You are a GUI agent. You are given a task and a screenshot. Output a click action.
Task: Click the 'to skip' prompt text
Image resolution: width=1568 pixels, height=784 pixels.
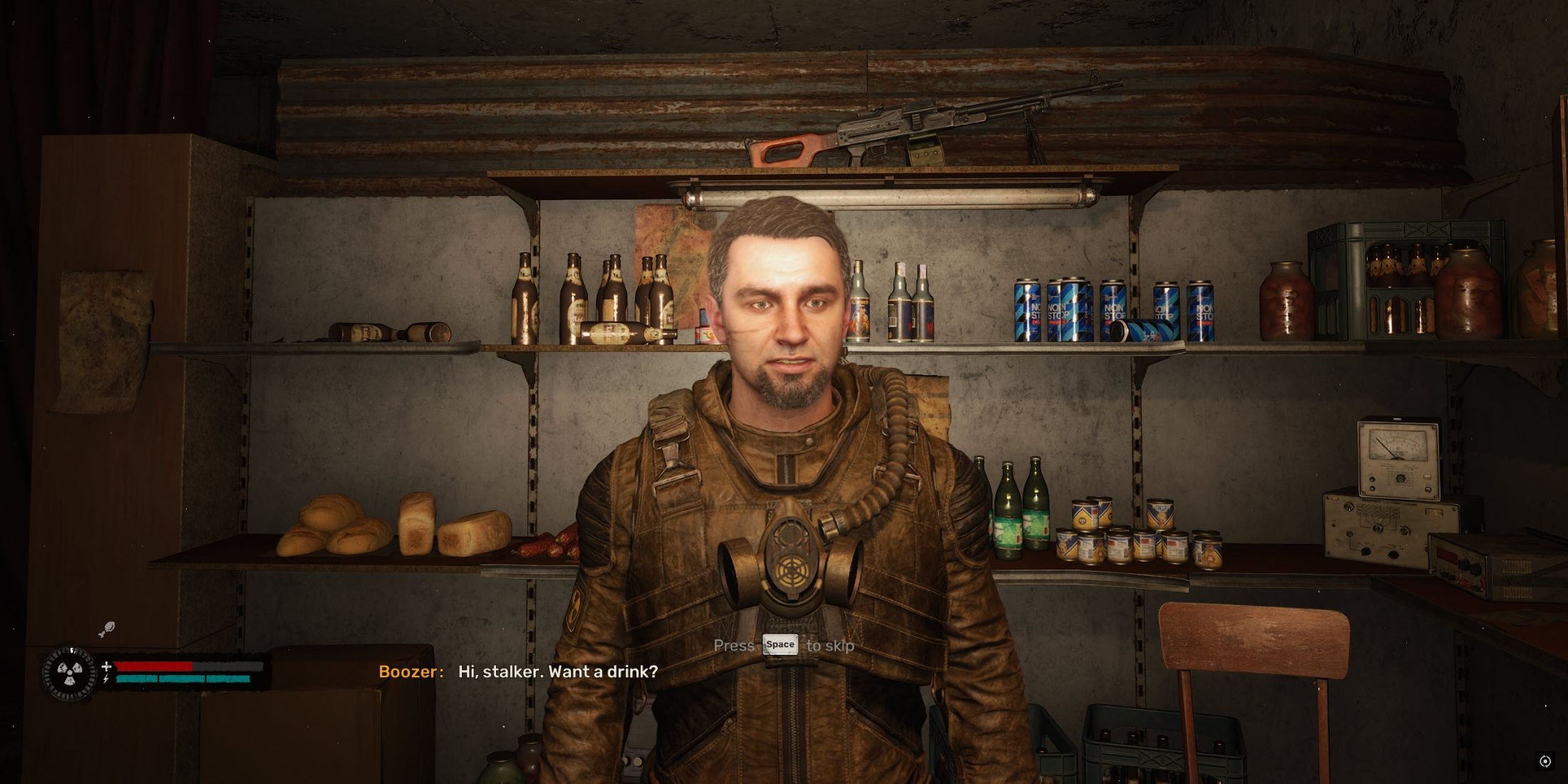(830, 646)
